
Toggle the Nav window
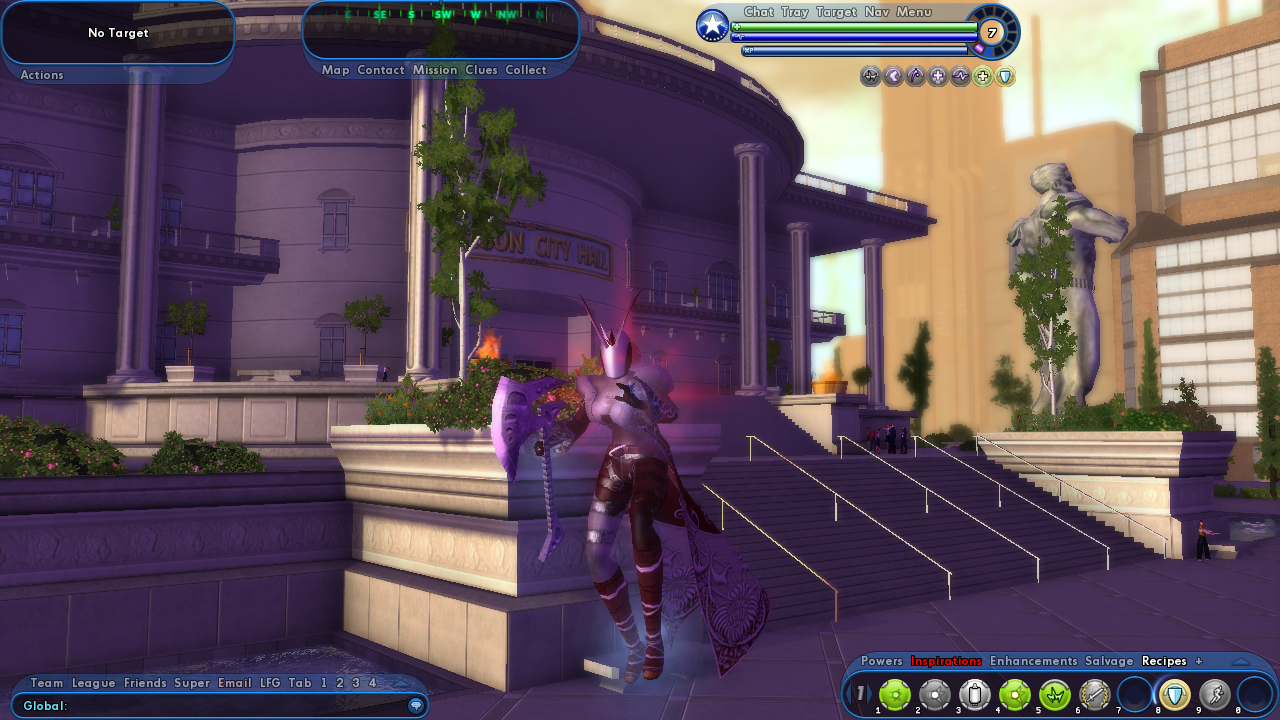[877, 12]
